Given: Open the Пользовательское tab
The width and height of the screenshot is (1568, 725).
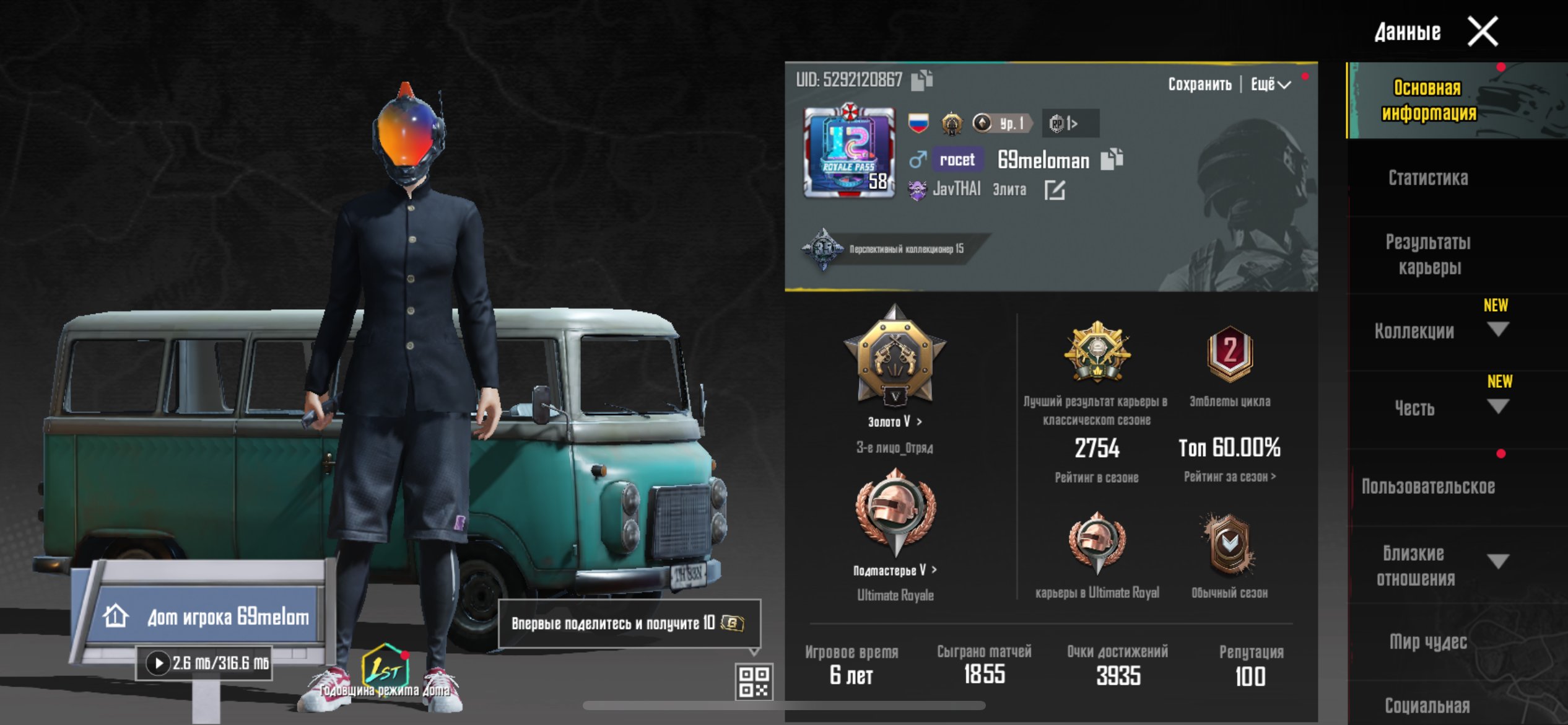Looking at the screenshot, I should coord(1428,486).
